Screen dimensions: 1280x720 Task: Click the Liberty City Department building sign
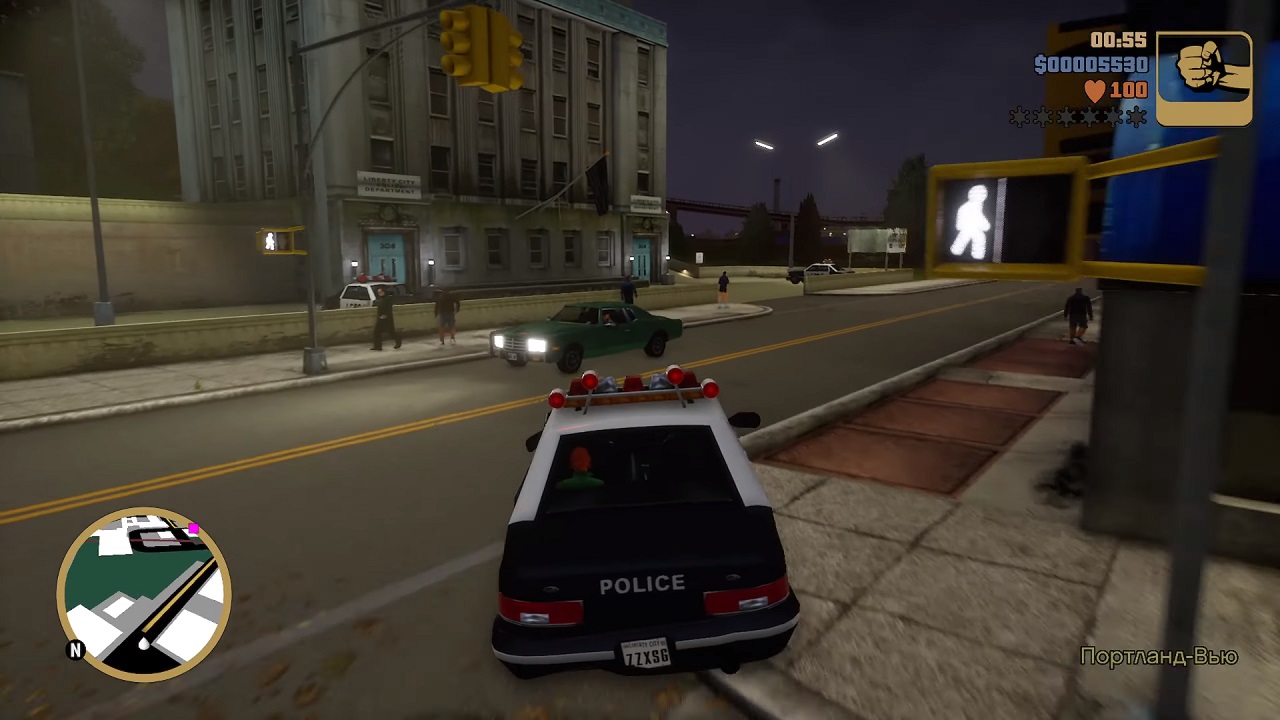(x=388, y=185)
